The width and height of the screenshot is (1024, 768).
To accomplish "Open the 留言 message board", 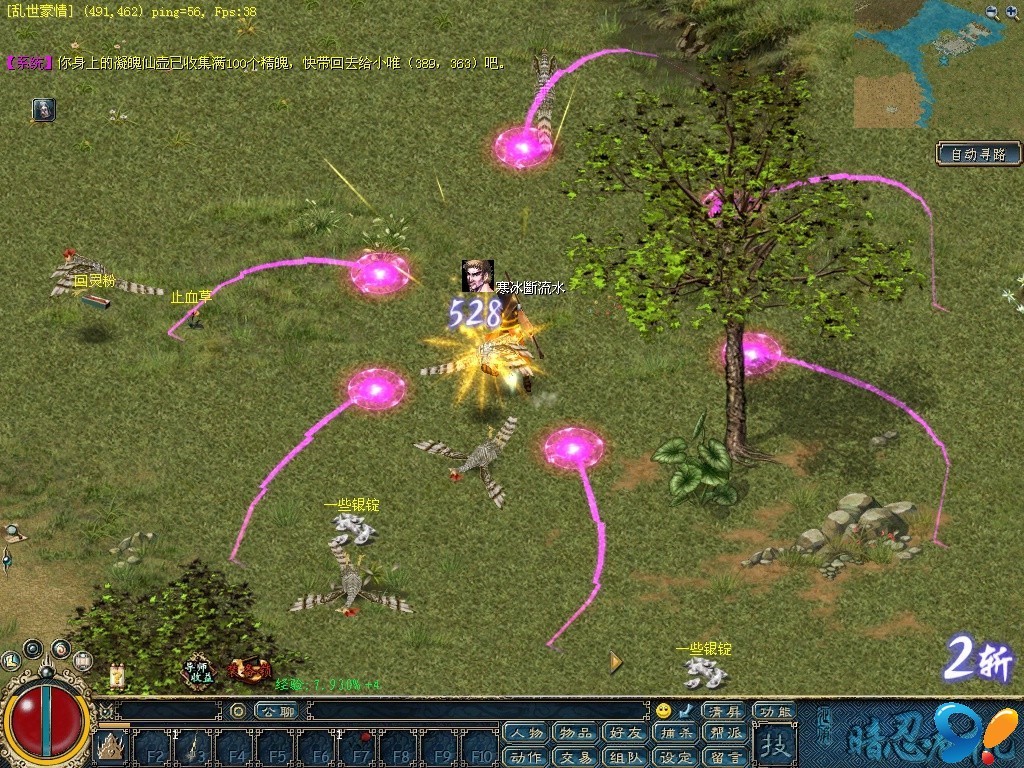I will (723, 757).
